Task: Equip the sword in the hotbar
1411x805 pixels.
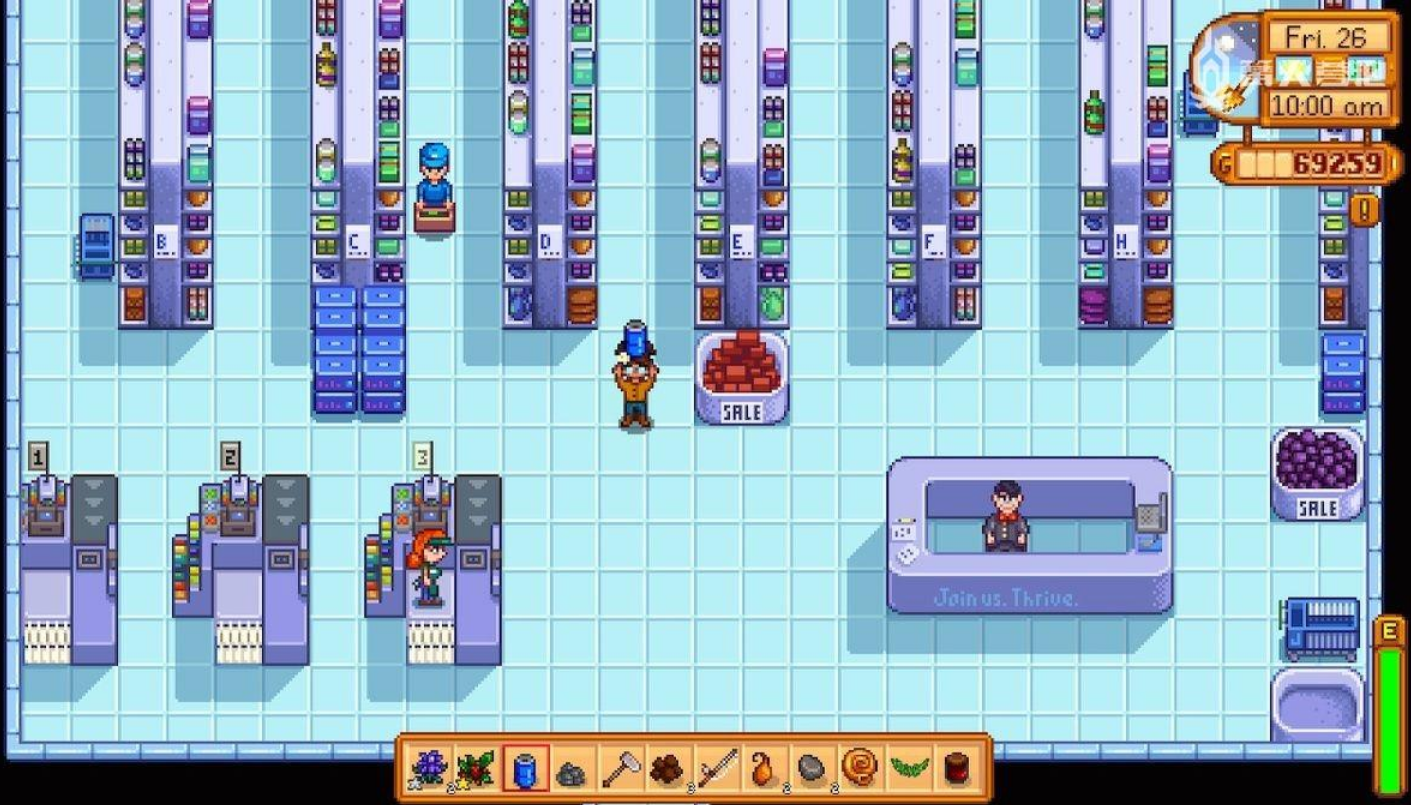Action: (717, 769)
